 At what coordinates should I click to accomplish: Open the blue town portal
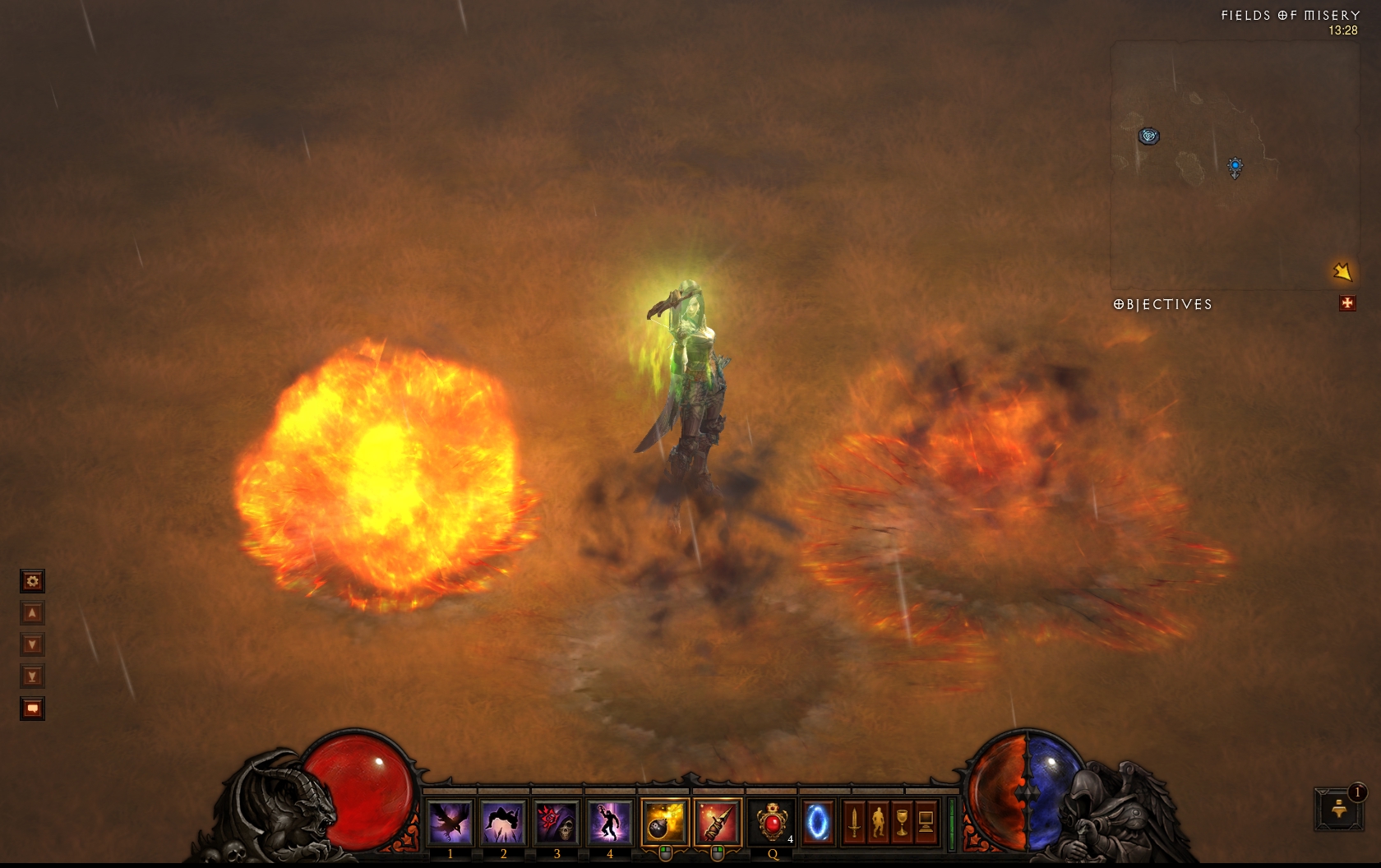(x=817, y=821)
